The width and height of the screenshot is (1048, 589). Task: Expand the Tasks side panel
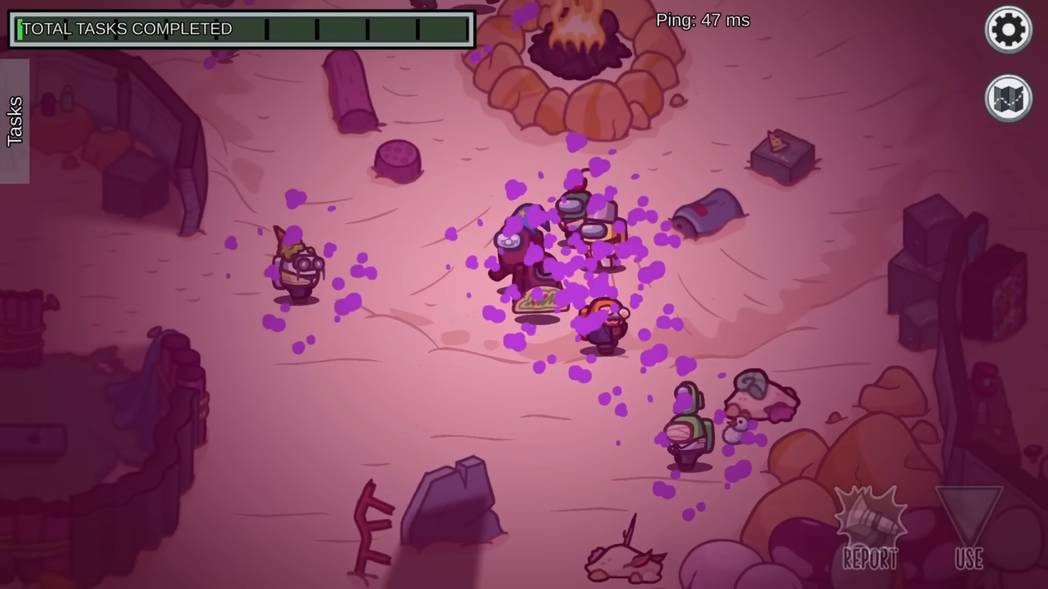pos(14,121)
